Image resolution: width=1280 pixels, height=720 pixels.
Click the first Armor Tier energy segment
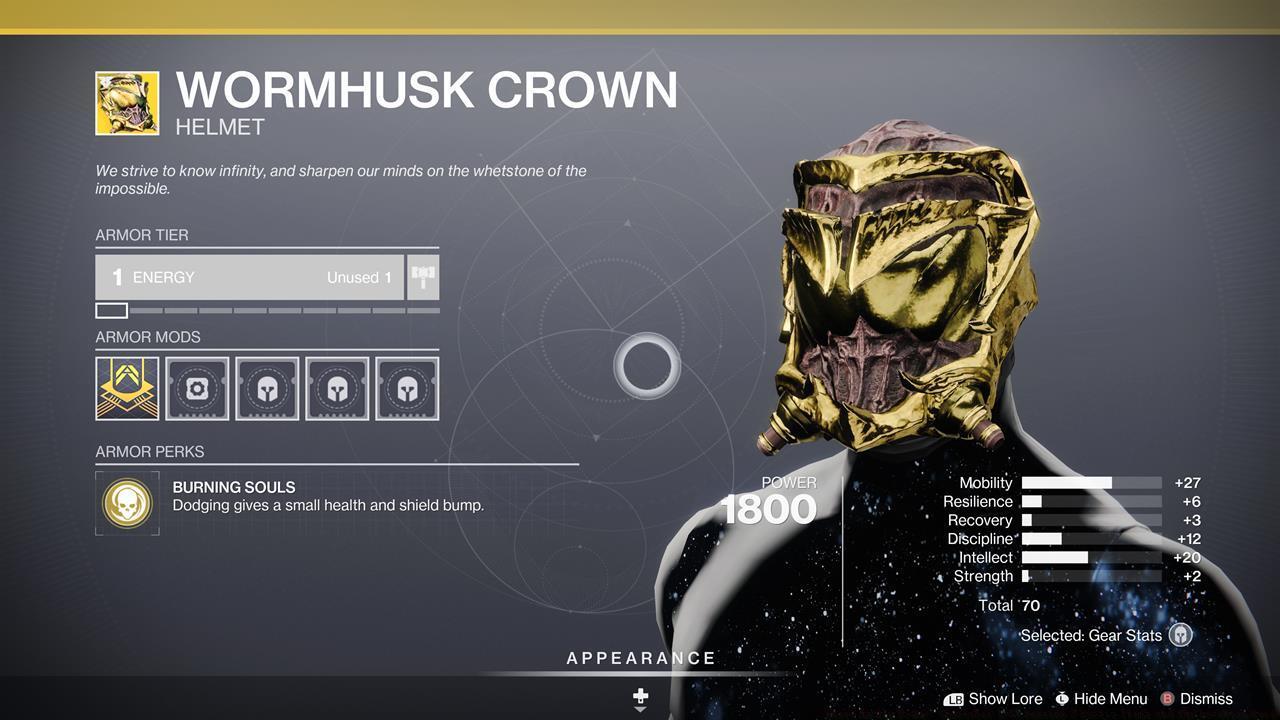pyautogui.click(x=110, y=310)
